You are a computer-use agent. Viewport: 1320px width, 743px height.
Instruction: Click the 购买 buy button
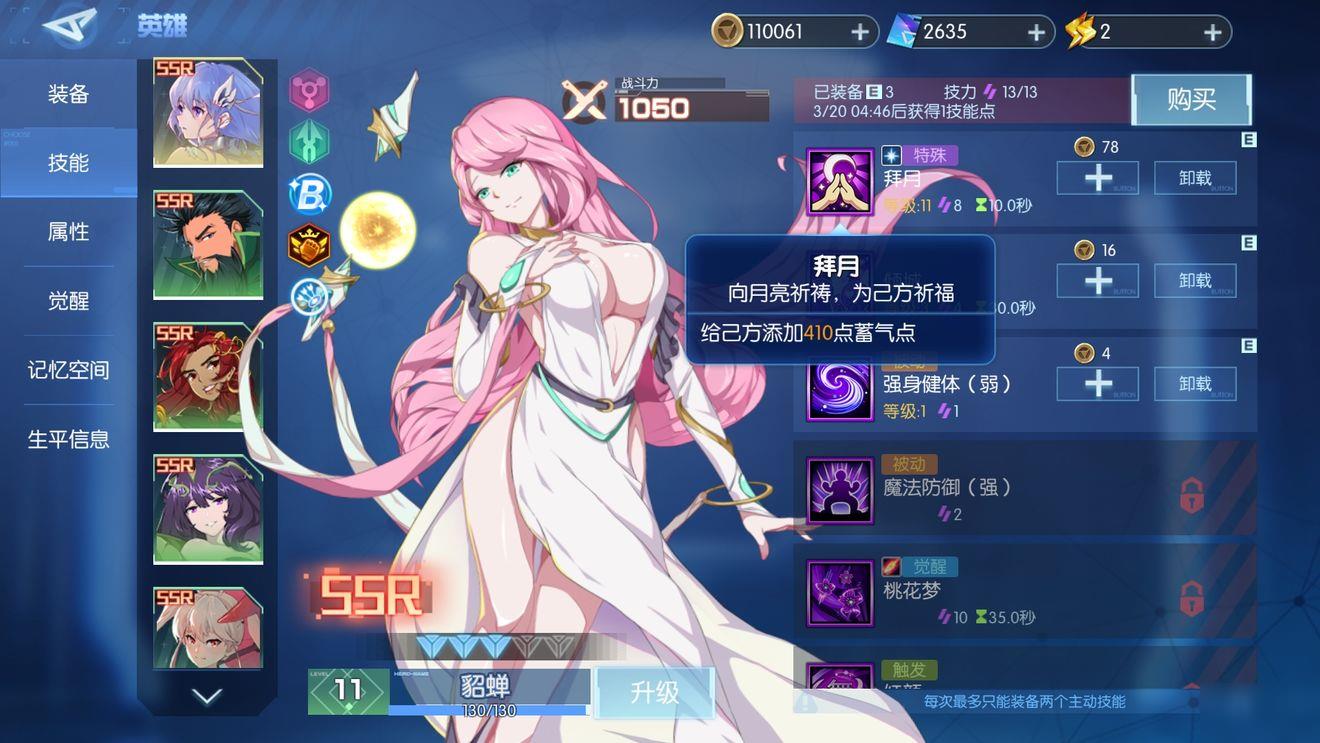[x=1191, y=99]
